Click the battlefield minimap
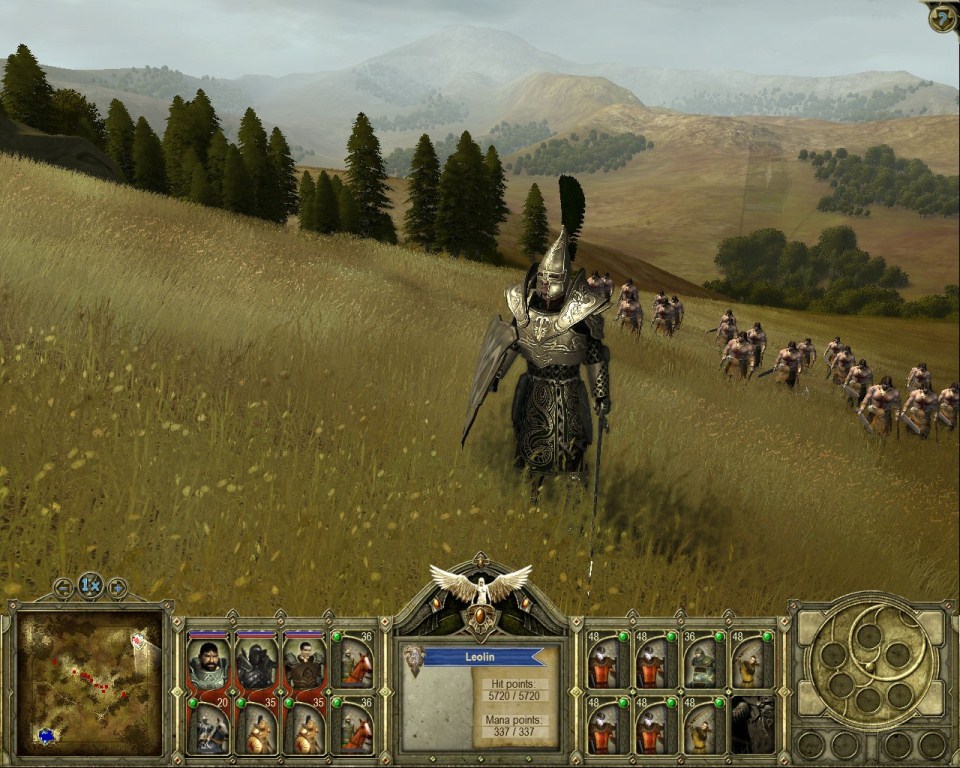Screen dimensions: 960x768 [89, 685]
